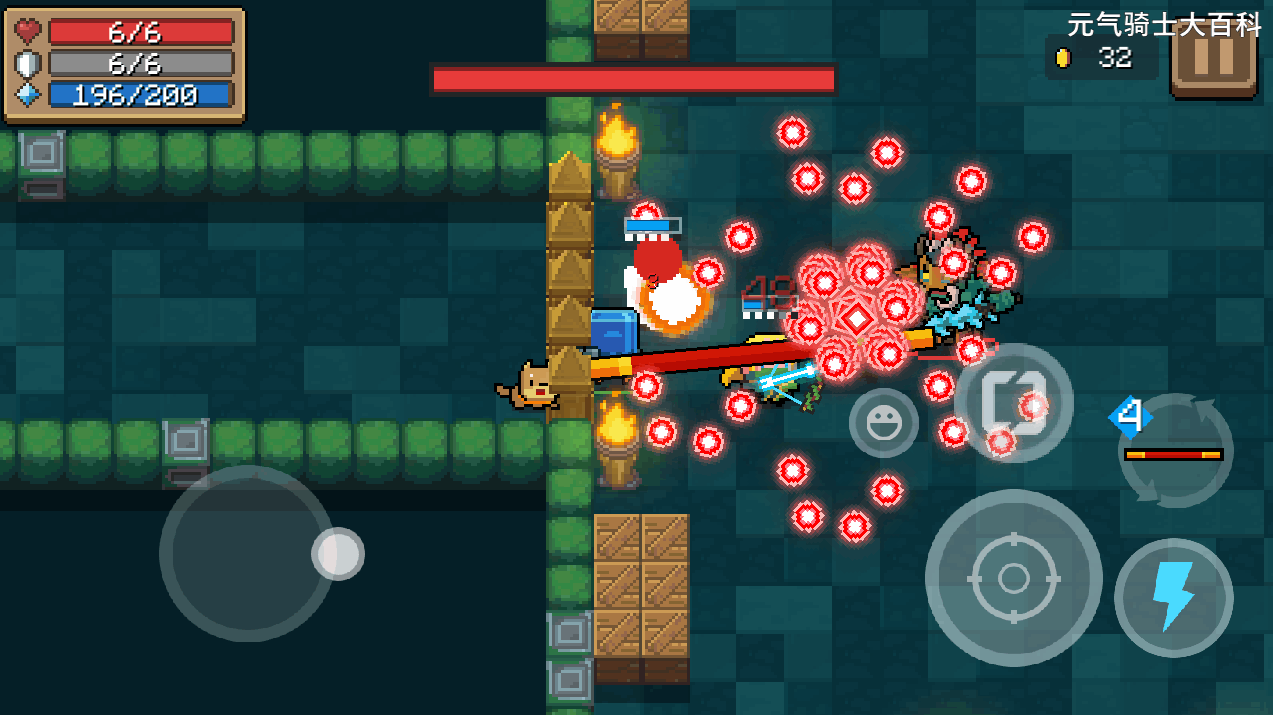Image resolution: width=1273 pixels, height=715 pixels.
Task: Tap the crosshair attack button
Action: click(1013, 578)
